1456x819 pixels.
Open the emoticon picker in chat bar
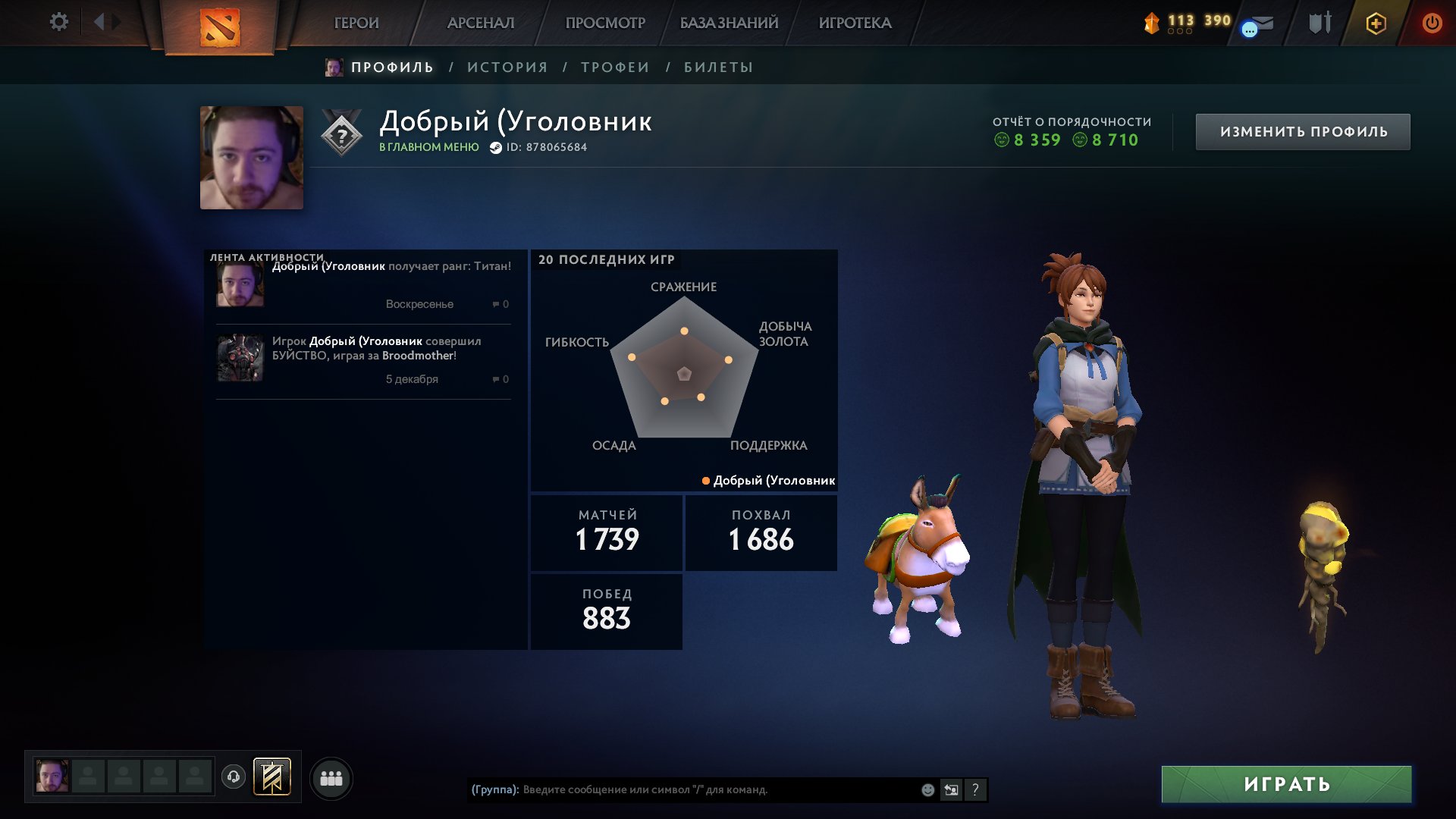click(927, 789)
